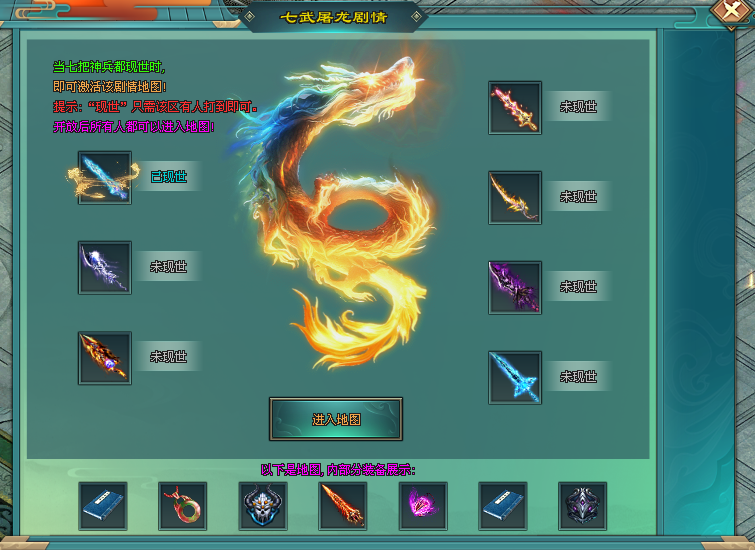Image resolution: width=755 pixels, height=550 pixels.
Task: Select the blue-gold sword marked 已现世
Action: coord(105,178)
